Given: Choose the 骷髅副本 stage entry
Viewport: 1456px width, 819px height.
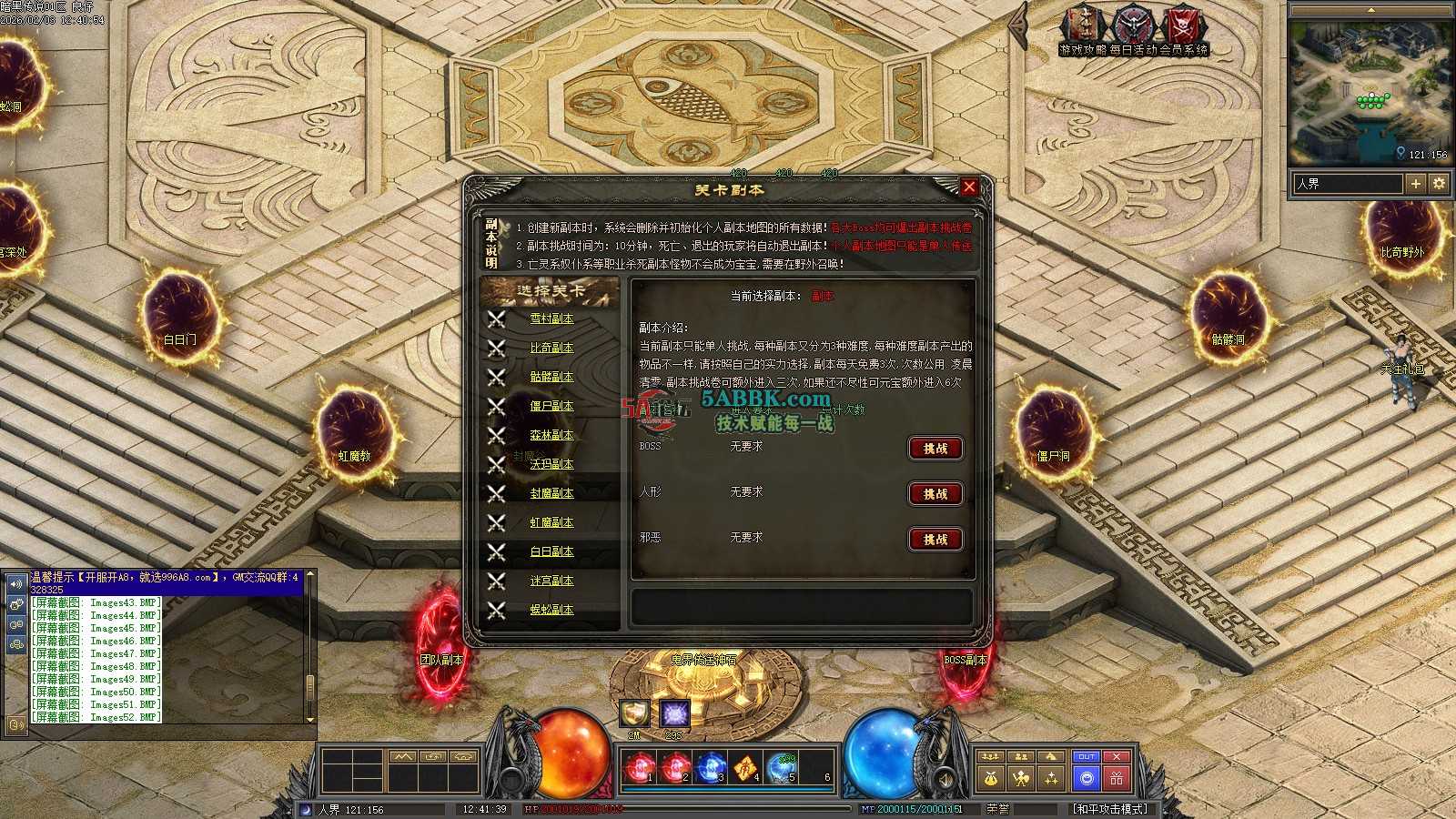Looking at the screenshot, I should (551, 377).
